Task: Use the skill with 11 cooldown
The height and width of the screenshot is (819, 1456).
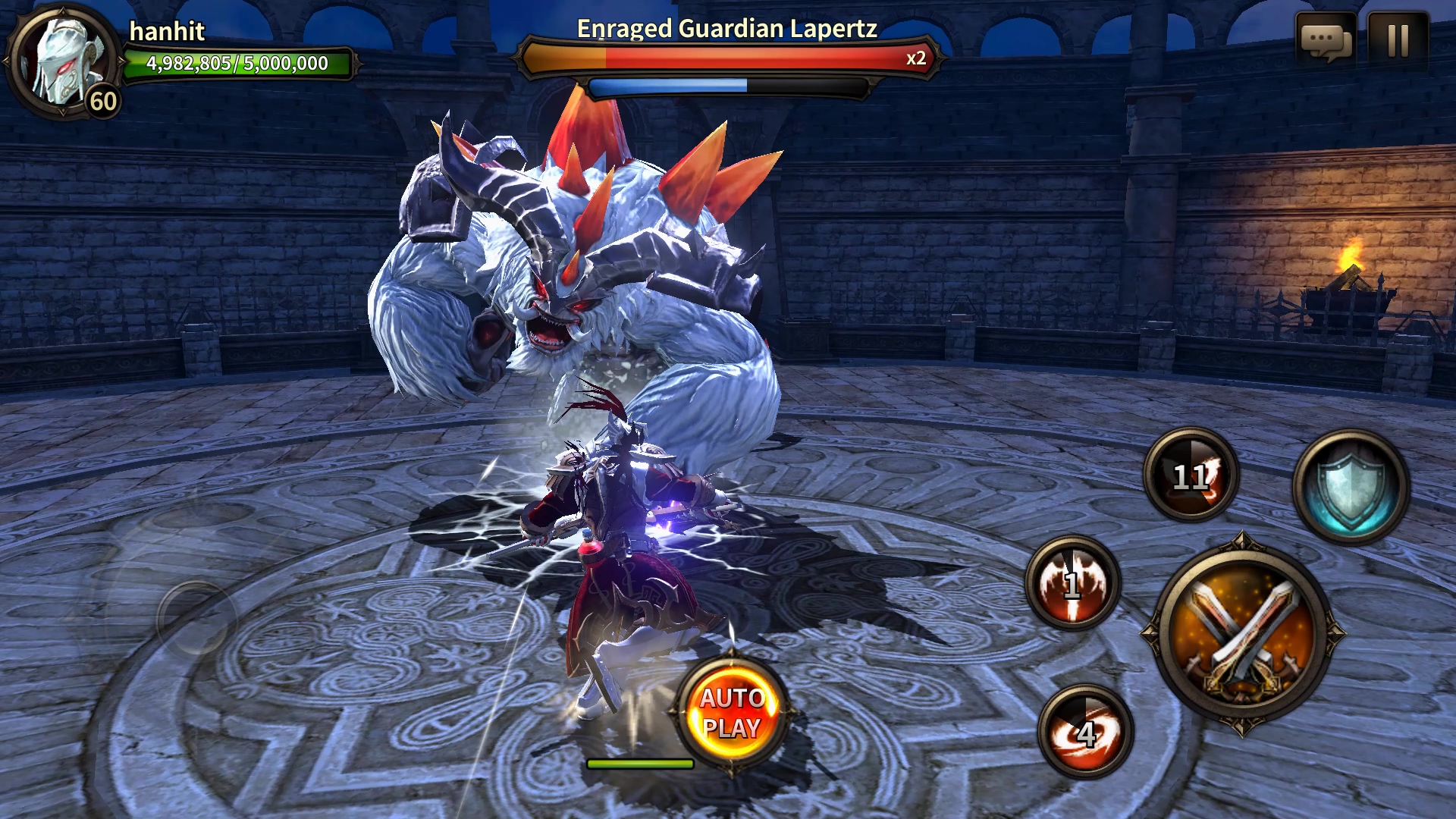Action: [x=1191, y=475]
